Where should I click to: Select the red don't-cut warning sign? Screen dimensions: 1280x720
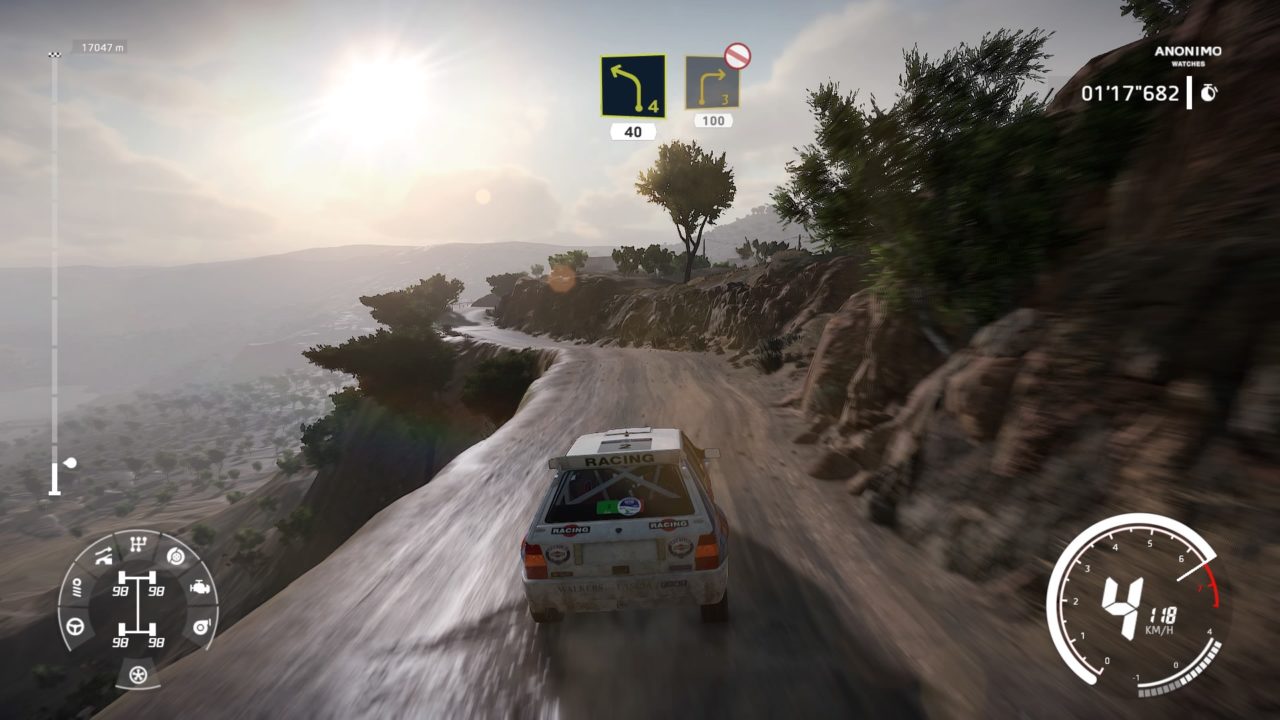coord(738,56)
